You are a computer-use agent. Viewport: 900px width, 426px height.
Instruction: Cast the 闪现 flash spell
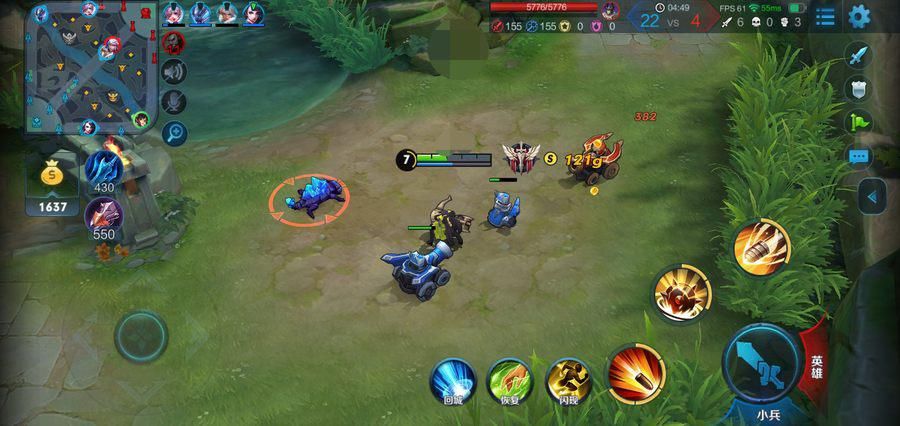tap(568, 380)
